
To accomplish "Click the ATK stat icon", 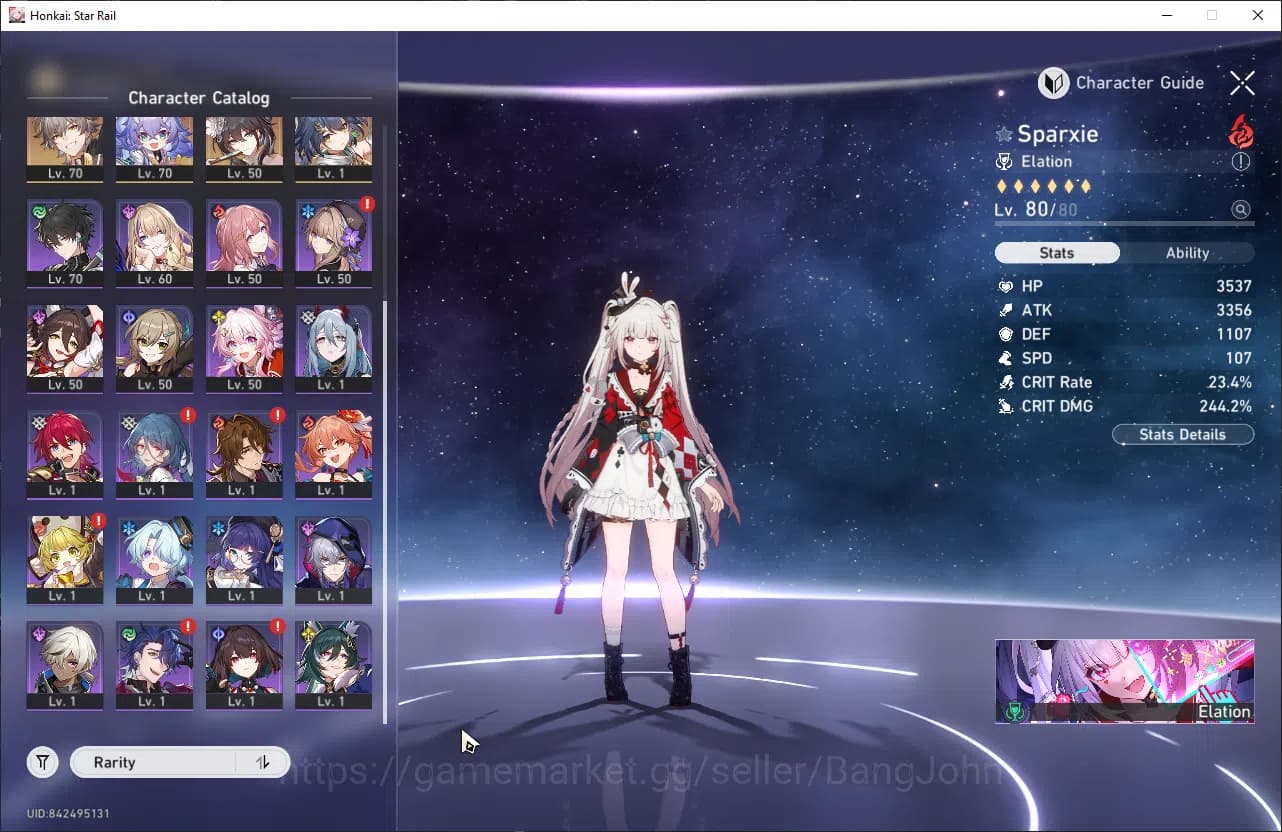I will 1005,310.
